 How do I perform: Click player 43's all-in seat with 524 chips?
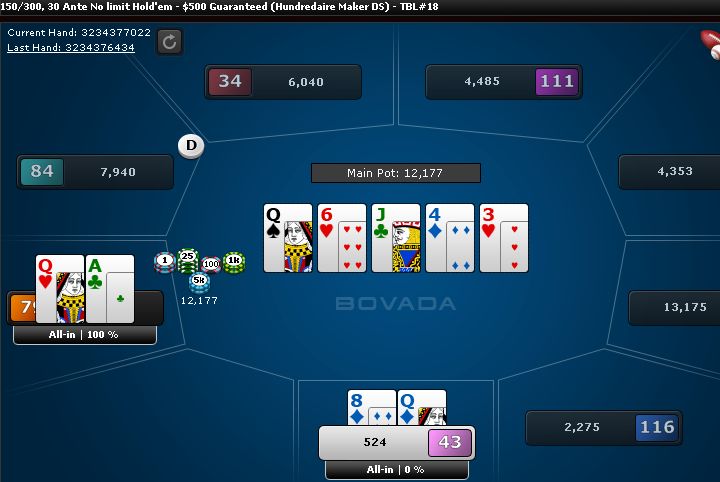point(396,442)
